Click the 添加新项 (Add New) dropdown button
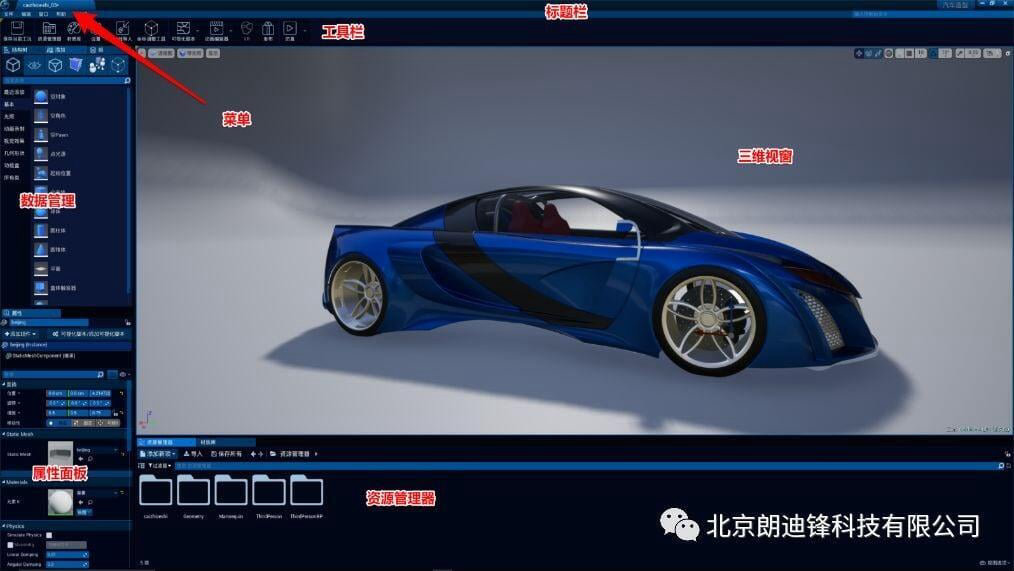The height and width of the screenshot is (571, 1014). [157, 454]
